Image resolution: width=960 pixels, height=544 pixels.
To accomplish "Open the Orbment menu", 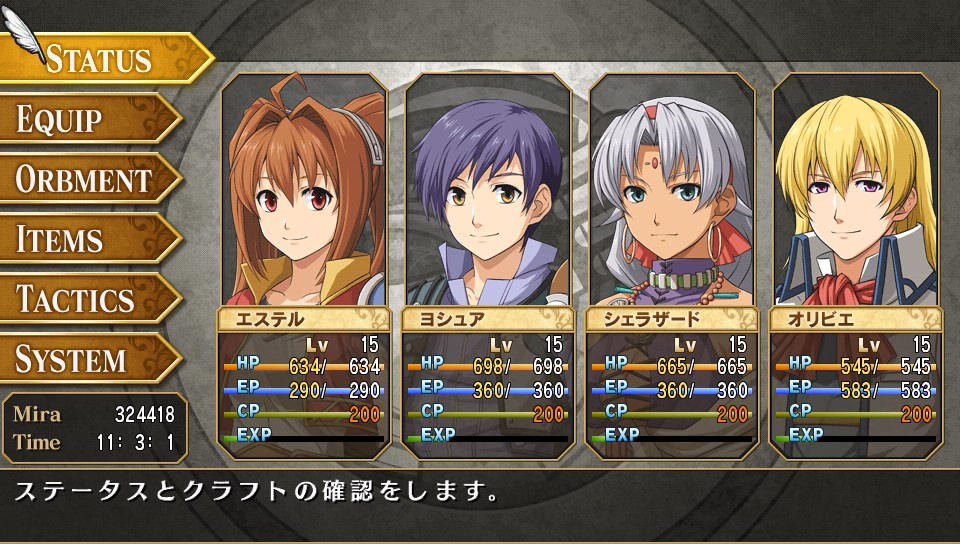I will (x=85, y=180).
